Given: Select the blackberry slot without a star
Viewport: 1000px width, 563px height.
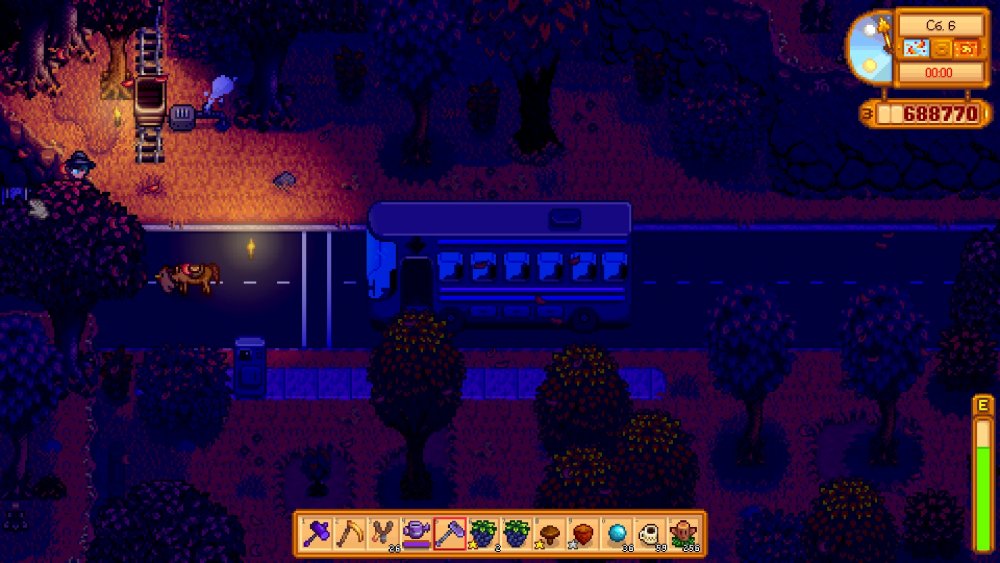Looking at the screenshot, I should [x=516, y=533].
